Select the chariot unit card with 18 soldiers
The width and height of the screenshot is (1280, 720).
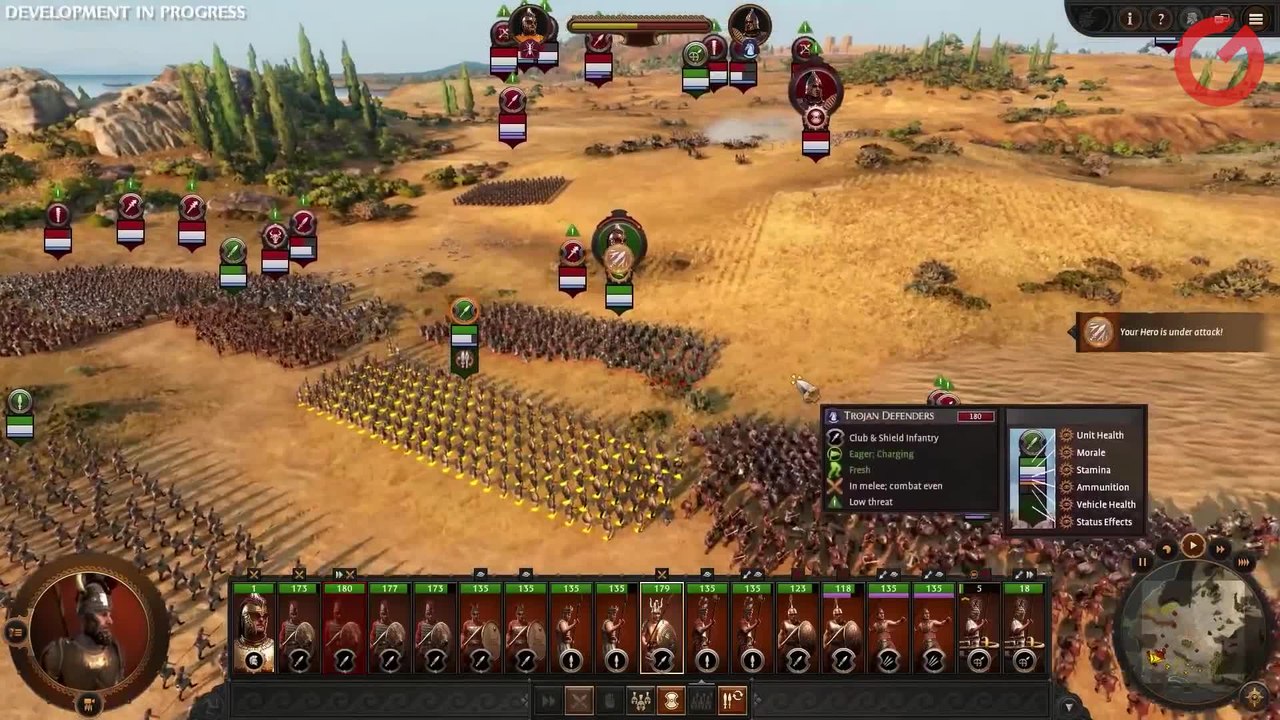[x=1023, y=630]
